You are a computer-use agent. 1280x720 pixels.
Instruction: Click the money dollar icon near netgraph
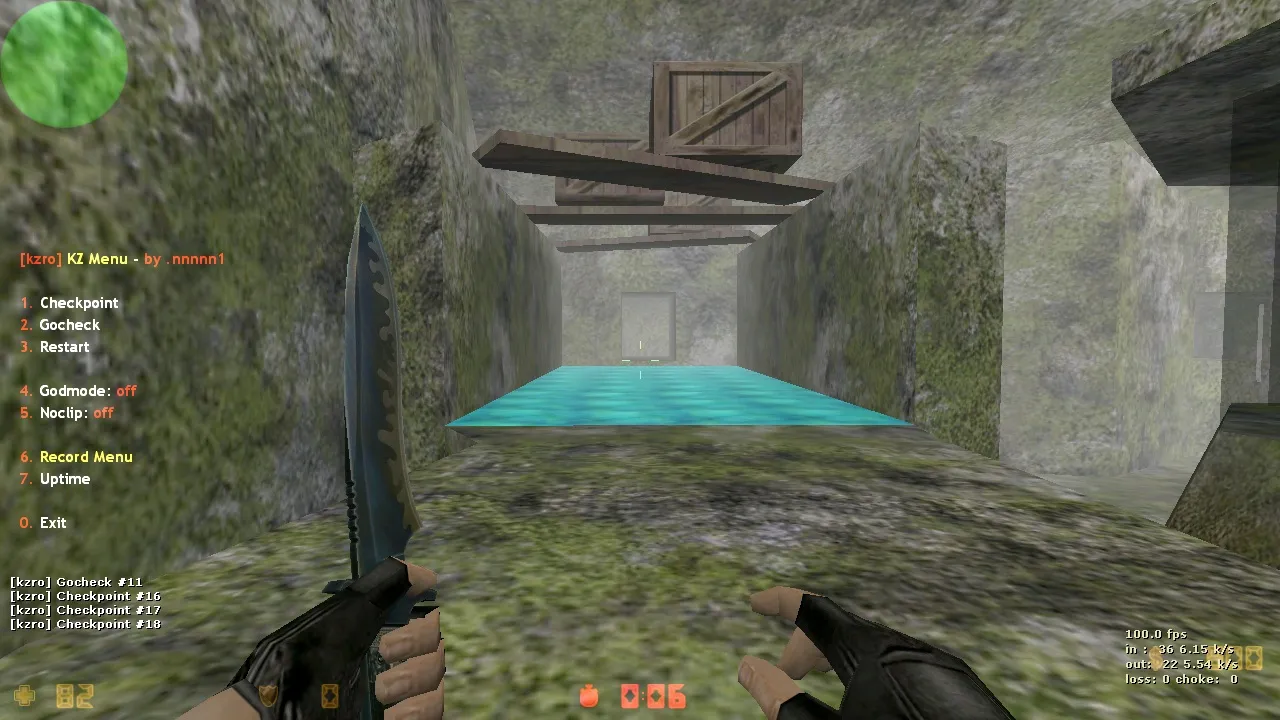coord(1155,658)
